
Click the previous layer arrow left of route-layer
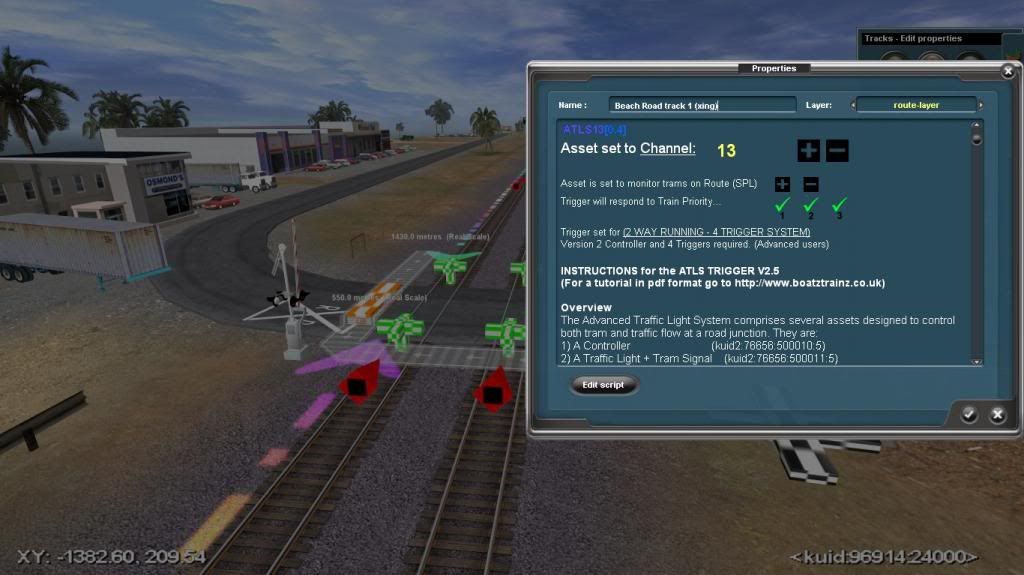pos(853,105)
